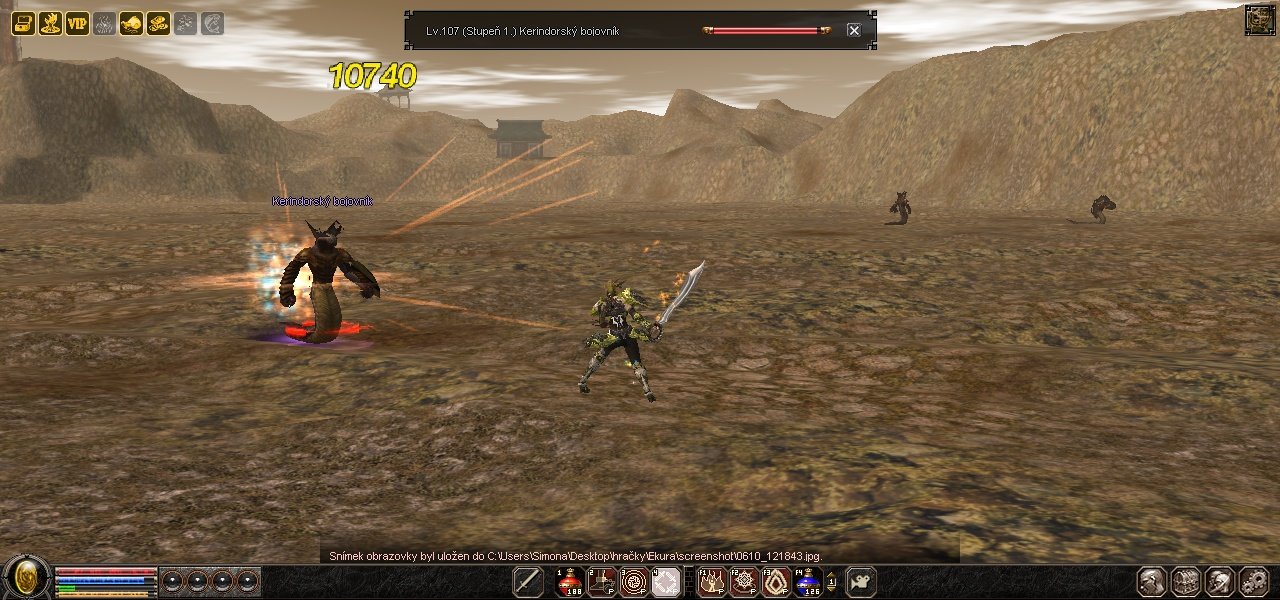Click the gold coins pile icon

[x=158, y=24]
